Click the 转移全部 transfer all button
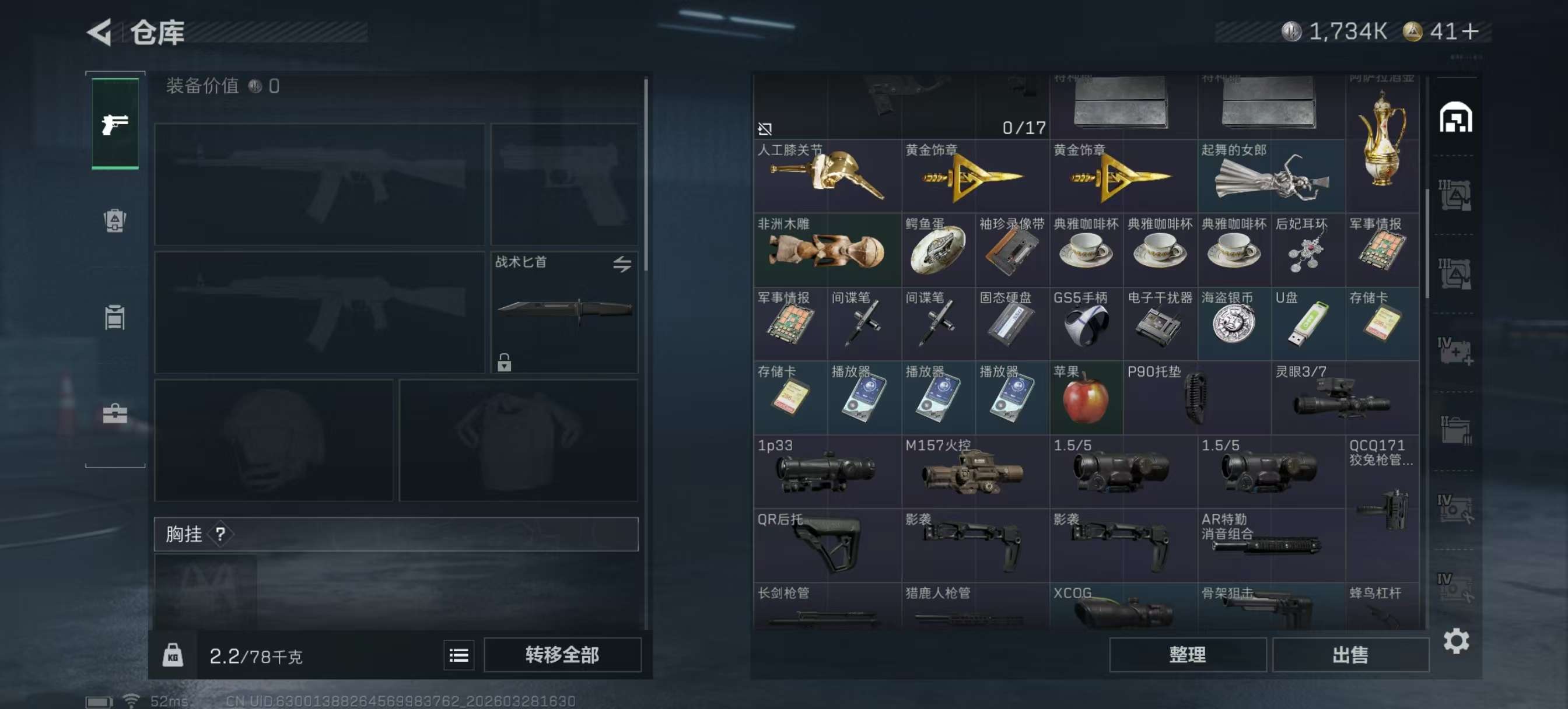The height and width of the screenshot is (709, 1568). (561, 655)
